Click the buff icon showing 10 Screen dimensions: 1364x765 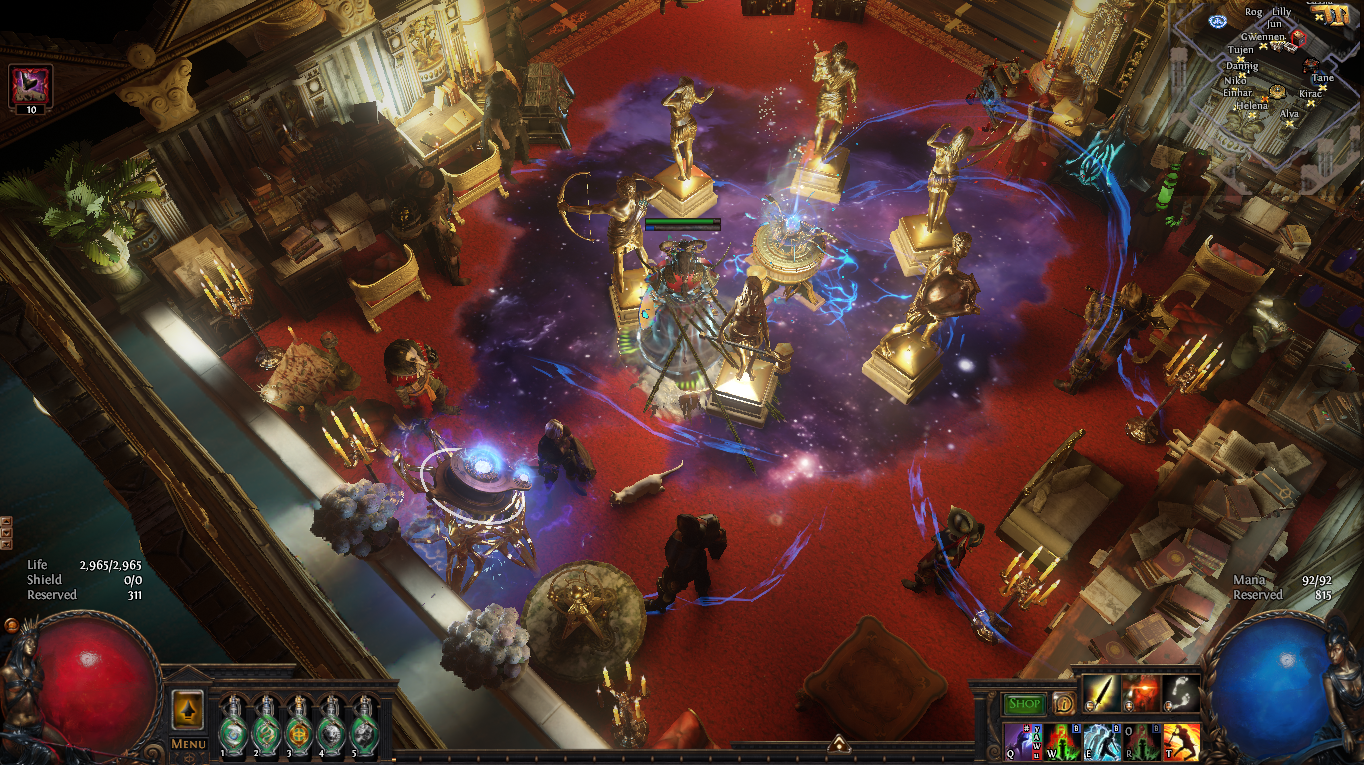pos(31,86)
